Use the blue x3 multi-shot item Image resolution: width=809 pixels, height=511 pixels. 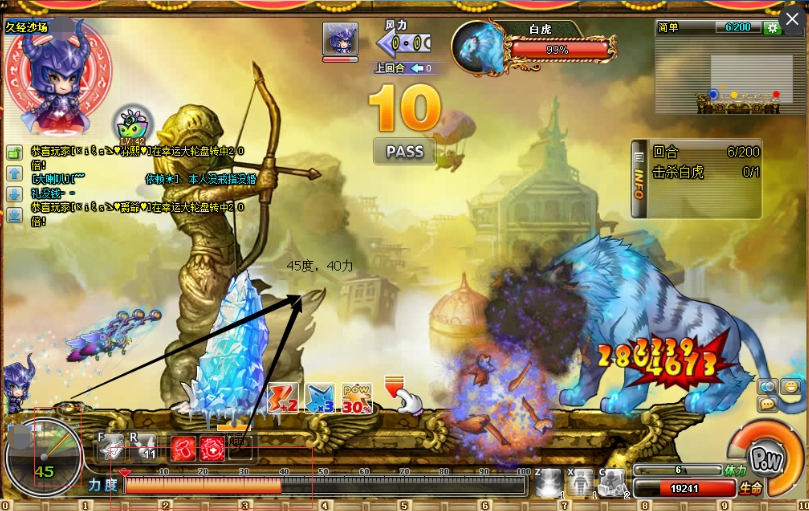tap(320, 398)
